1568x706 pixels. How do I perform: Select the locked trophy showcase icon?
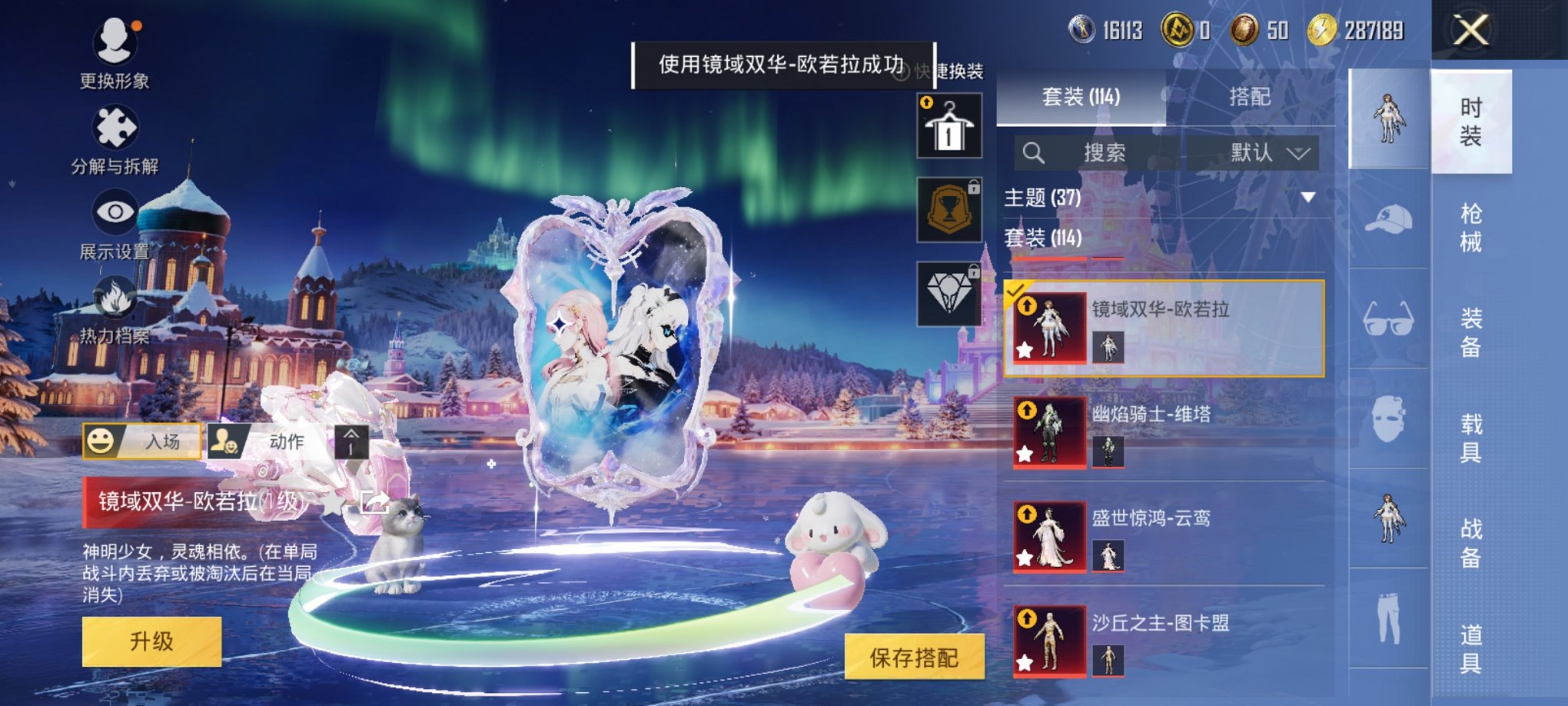[950, 210]
